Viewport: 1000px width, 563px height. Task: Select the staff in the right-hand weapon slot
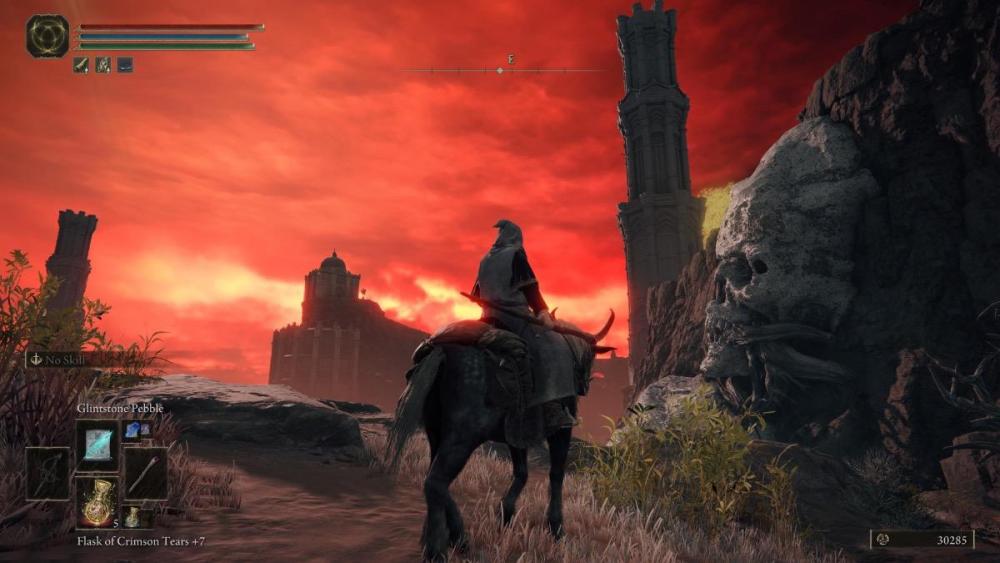(145, 473)
